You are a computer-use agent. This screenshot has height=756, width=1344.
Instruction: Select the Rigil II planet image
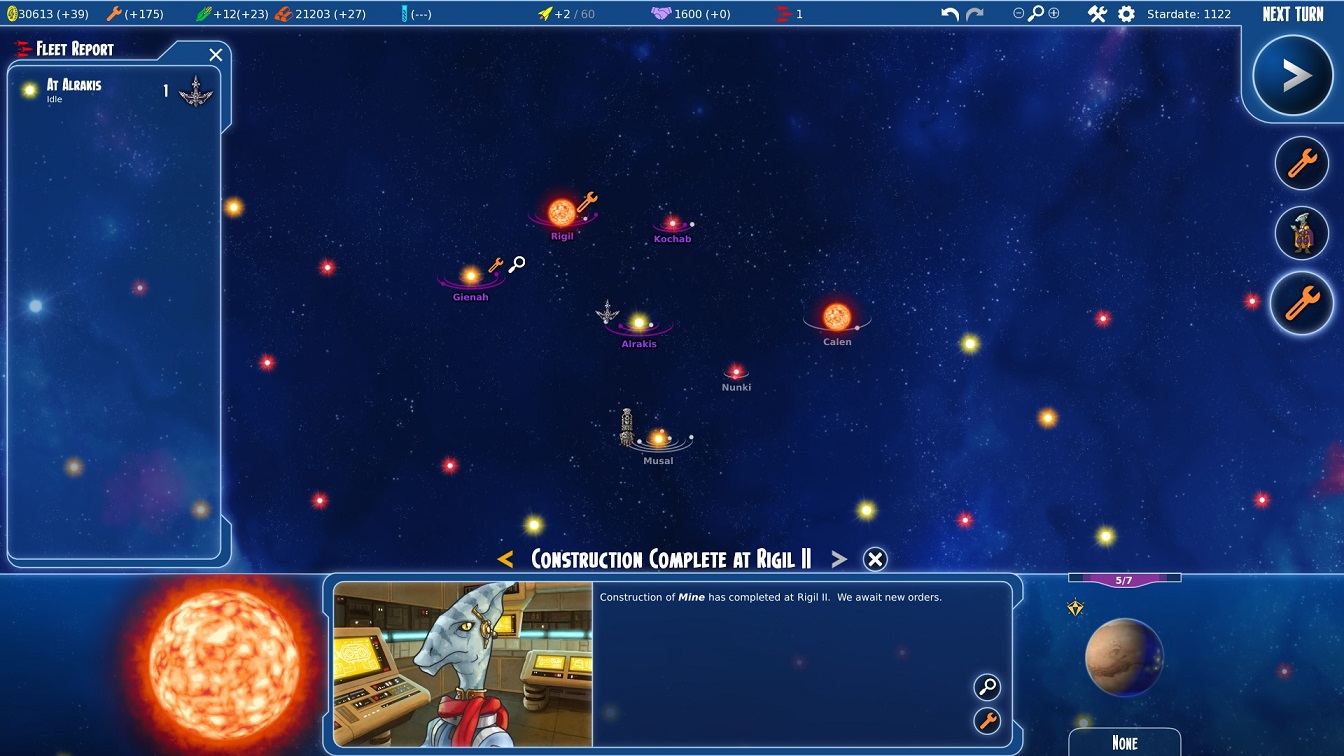click(x=1124, y=657)
